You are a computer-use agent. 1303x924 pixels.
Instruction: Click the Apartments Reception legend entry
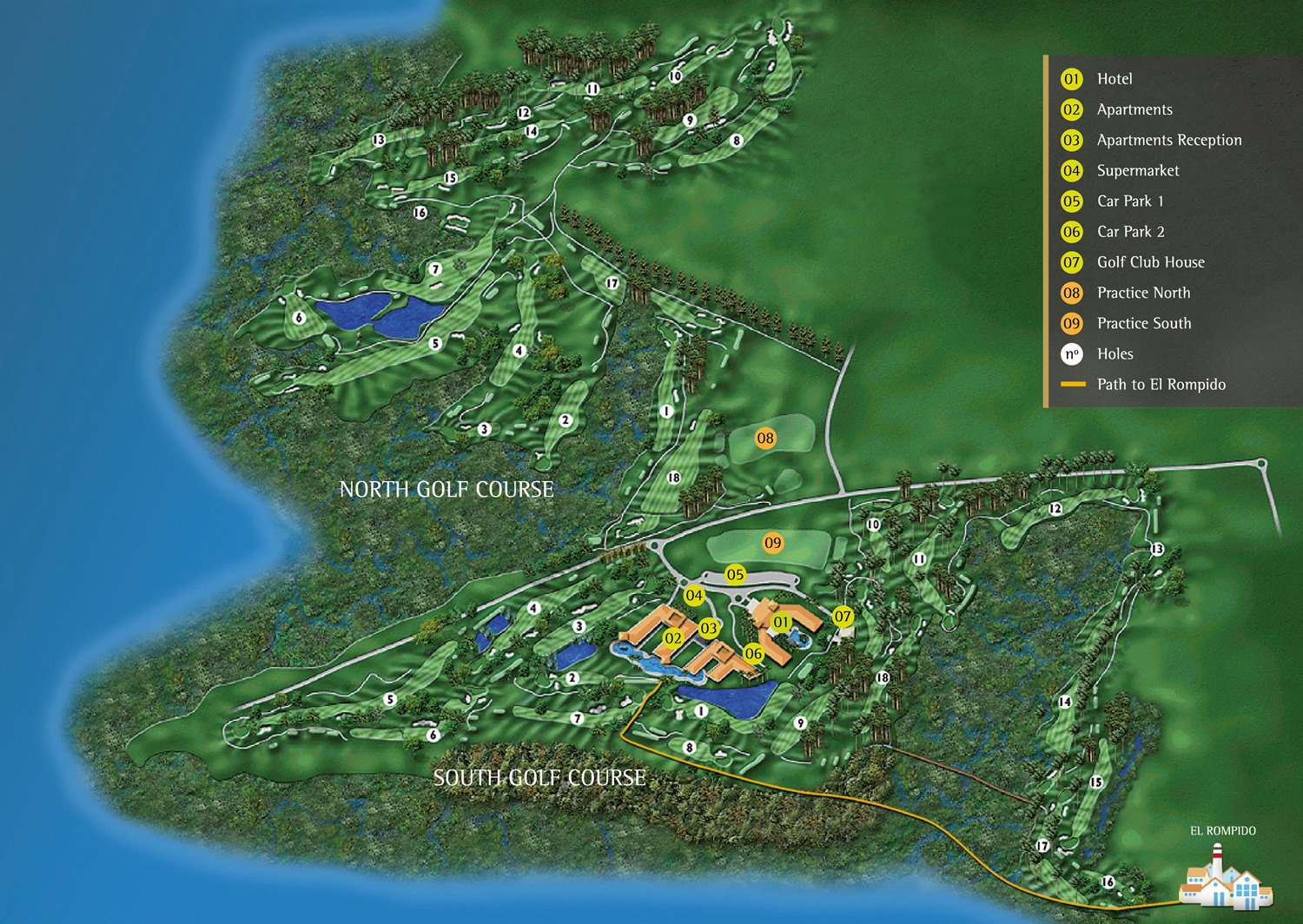[x=1168, y=140]
